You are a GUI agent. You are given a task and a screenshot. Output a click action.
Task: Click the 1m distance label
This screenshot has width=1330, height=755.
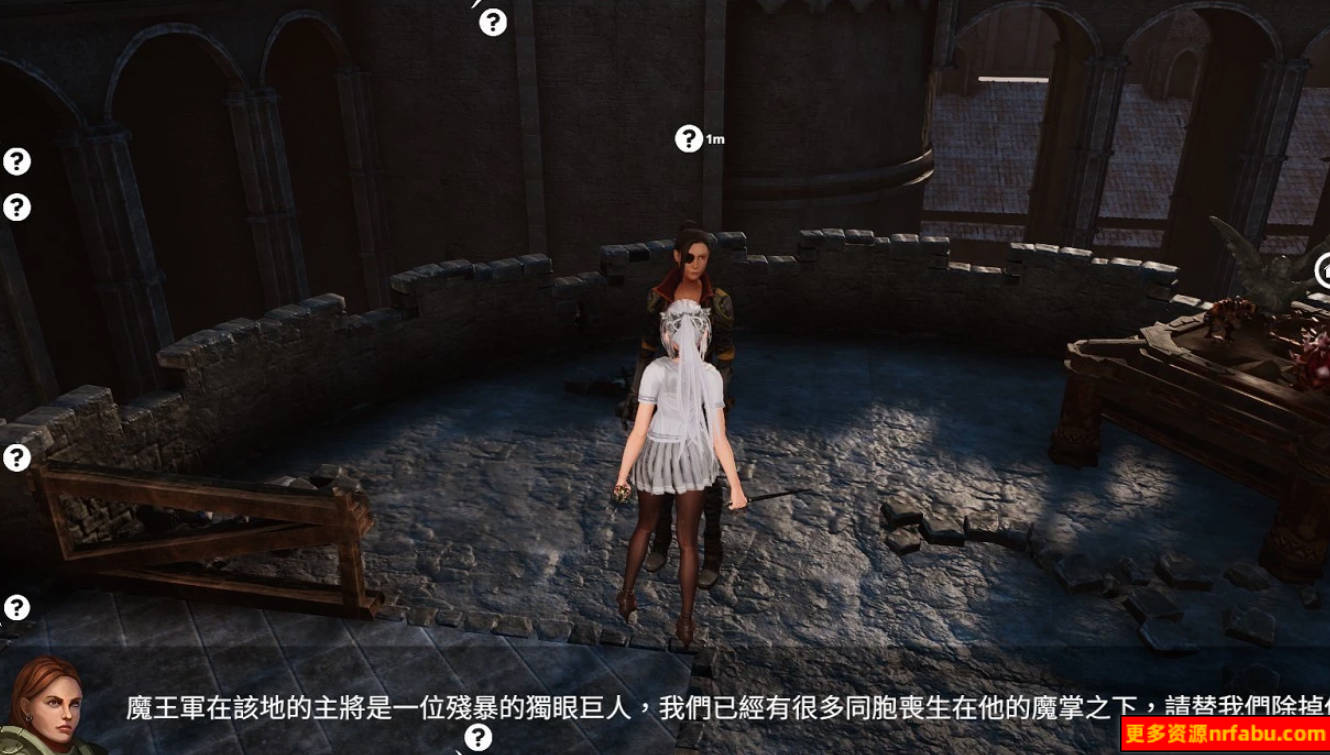click(x=716, y=138)
